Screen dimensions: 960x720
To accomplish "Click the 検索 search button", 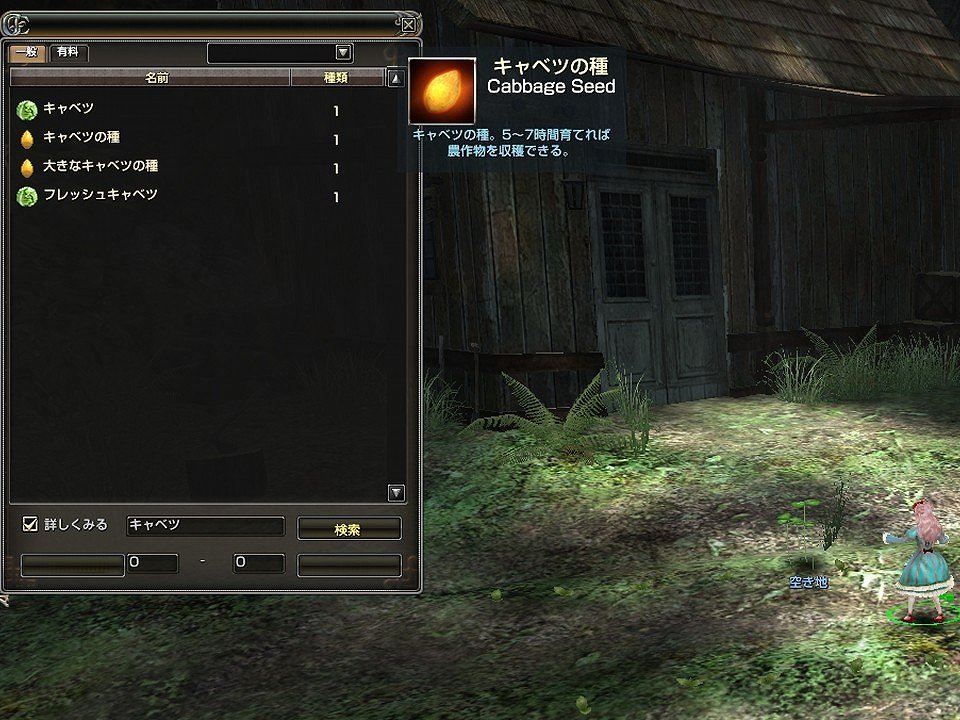I will [349, 529].
